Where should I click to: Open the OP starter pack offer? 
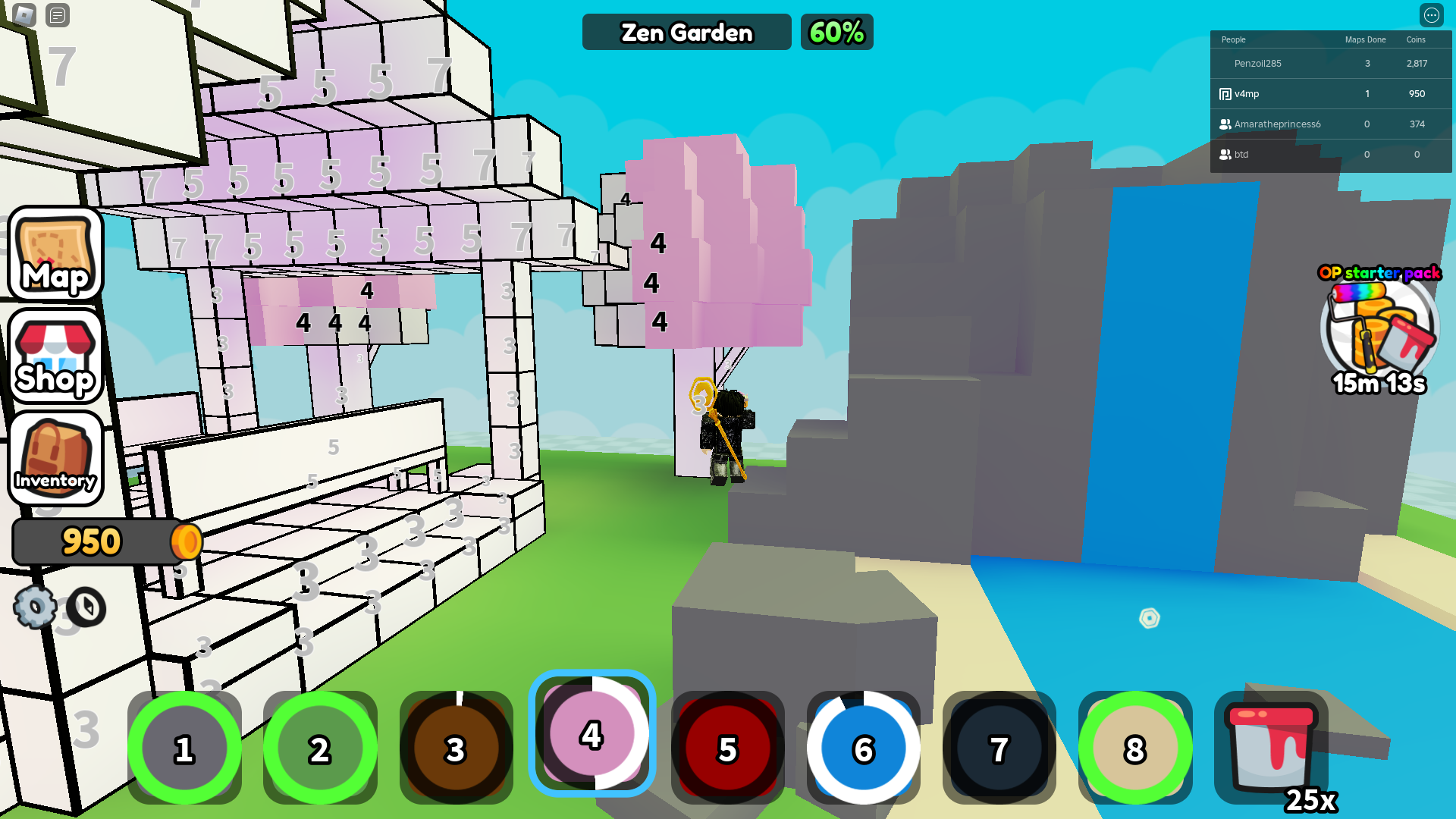1379,330
